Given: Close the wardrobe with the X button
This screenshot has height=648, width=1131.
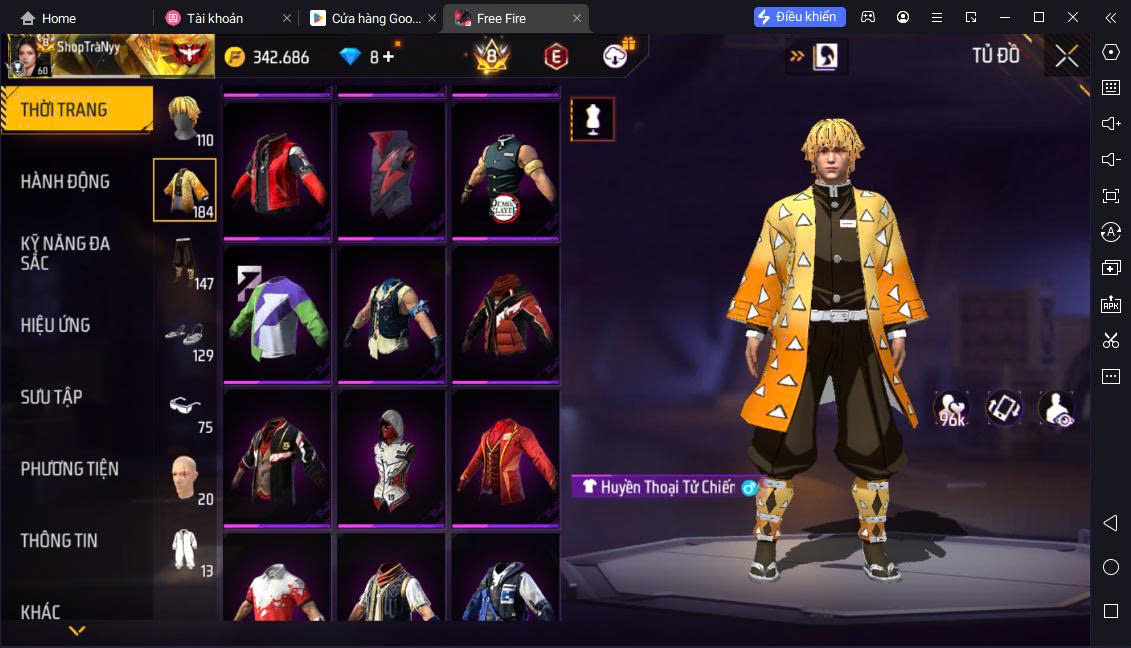Looking at the screenshot, I should 1066,56.
